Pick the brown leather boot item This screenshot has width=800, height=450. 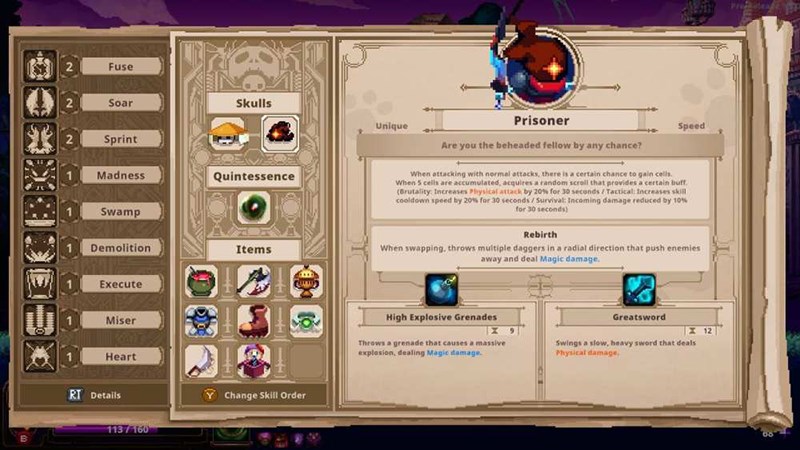(254, 321)
